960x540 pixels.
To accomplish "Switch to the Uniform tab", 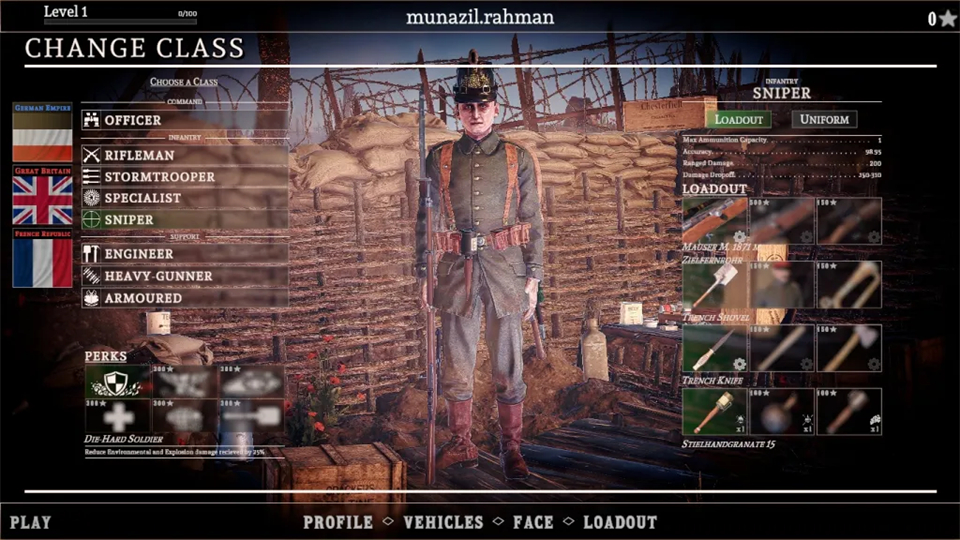I will pyautogui.click(x=824, y=119).
